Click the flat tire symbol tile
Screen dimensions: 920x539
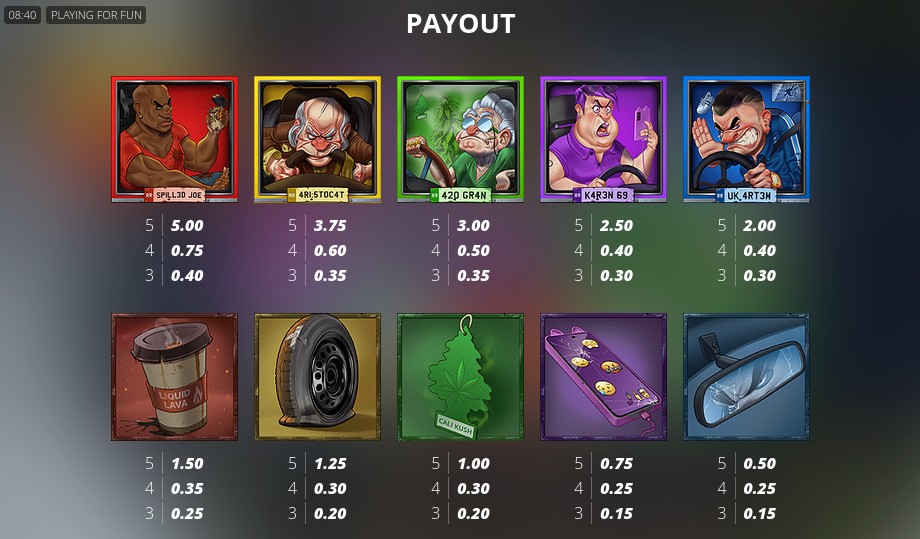pos(317,377)
